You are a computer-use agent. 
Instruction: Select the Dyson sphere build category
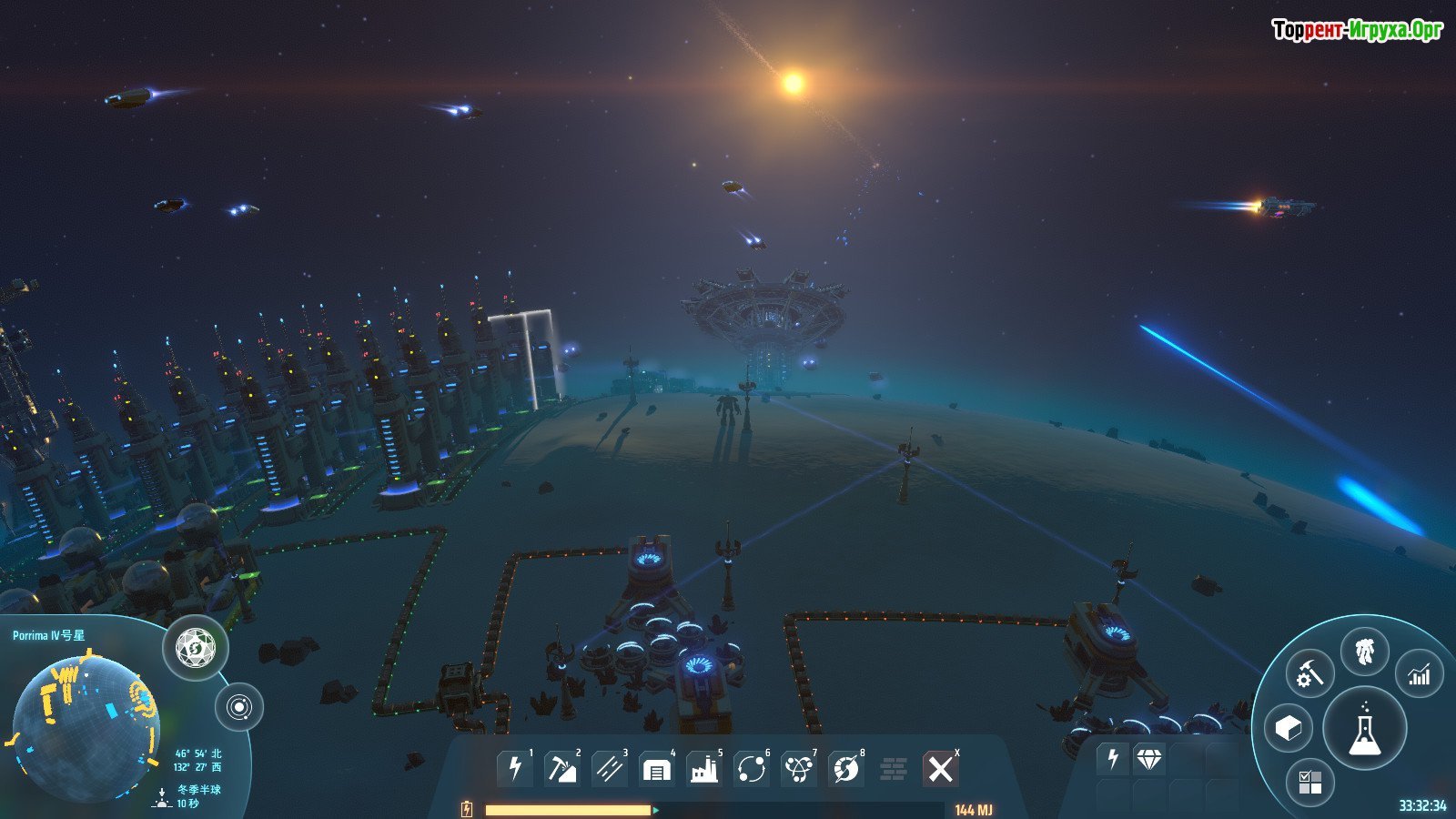click(846, 769)
